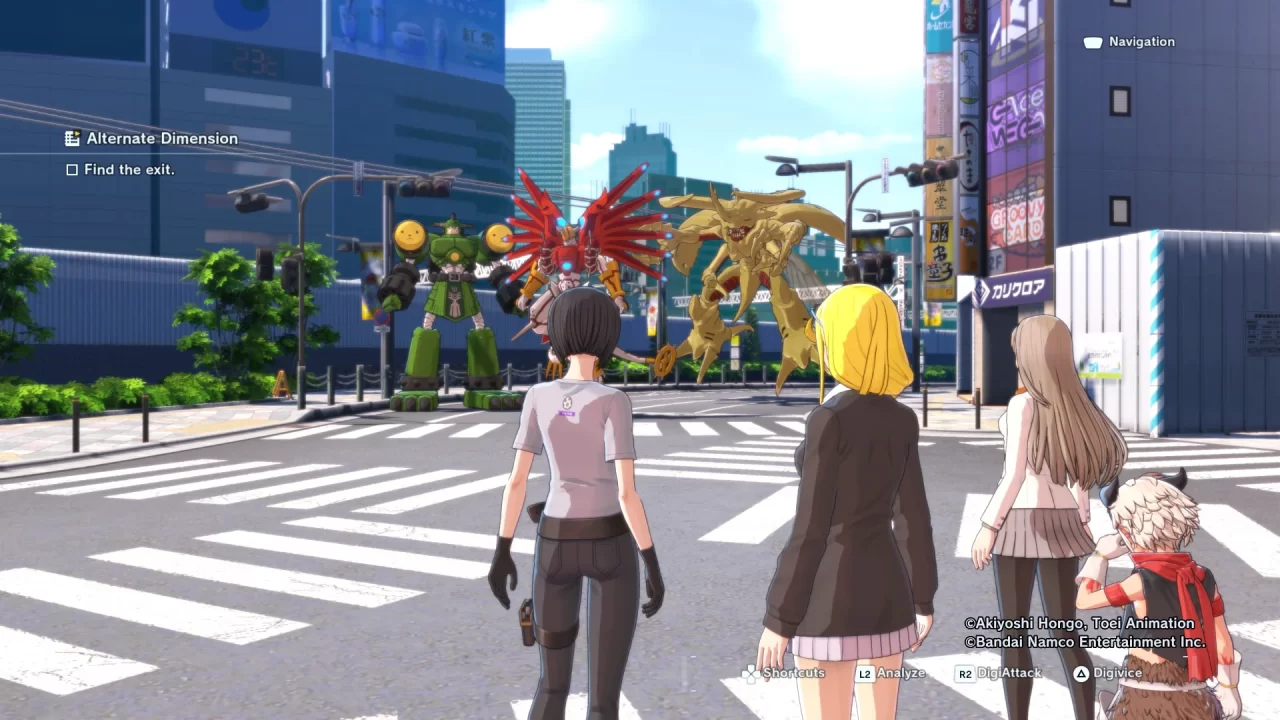
Task: Click the Shortcuts d-pad icon
Action: click(750, 673)
